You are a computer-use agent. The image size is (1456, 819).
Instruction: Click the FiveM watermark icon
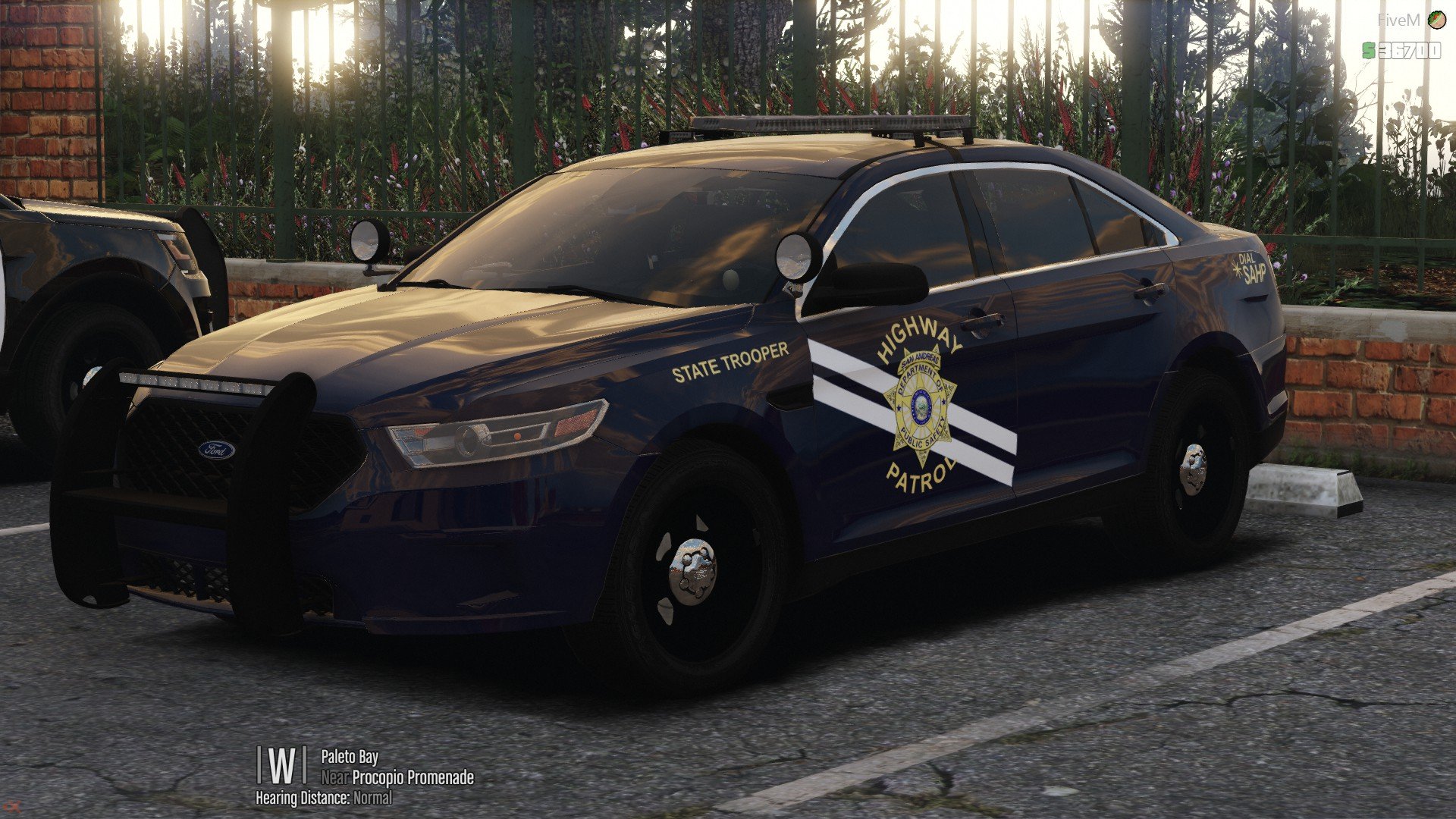[1436, 20]
